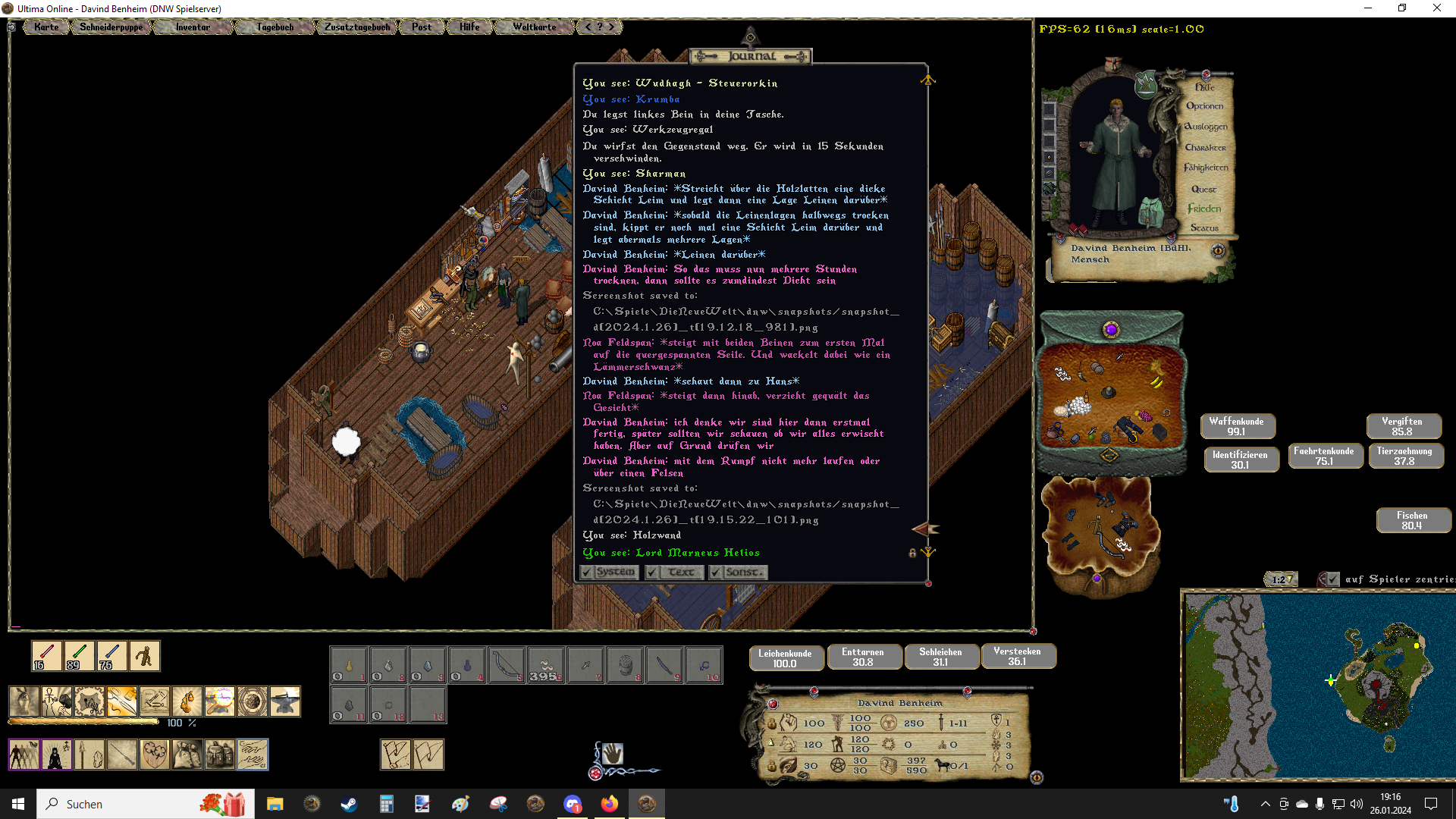Close the game window

pos(1436,8)
